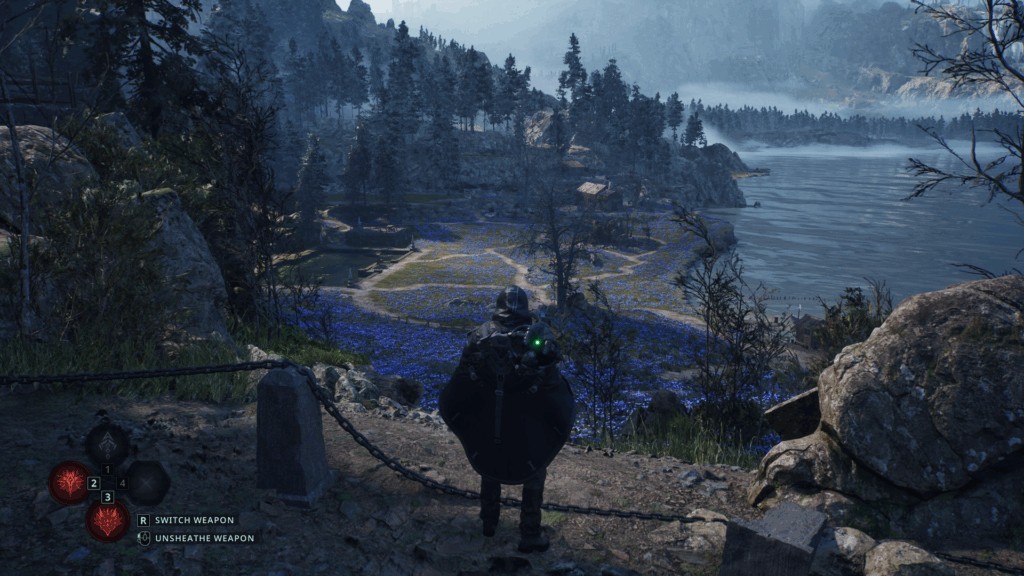Select the empty X slot numbered 4
This screenshot has height=576, width=1024.
tap(146, 482)
